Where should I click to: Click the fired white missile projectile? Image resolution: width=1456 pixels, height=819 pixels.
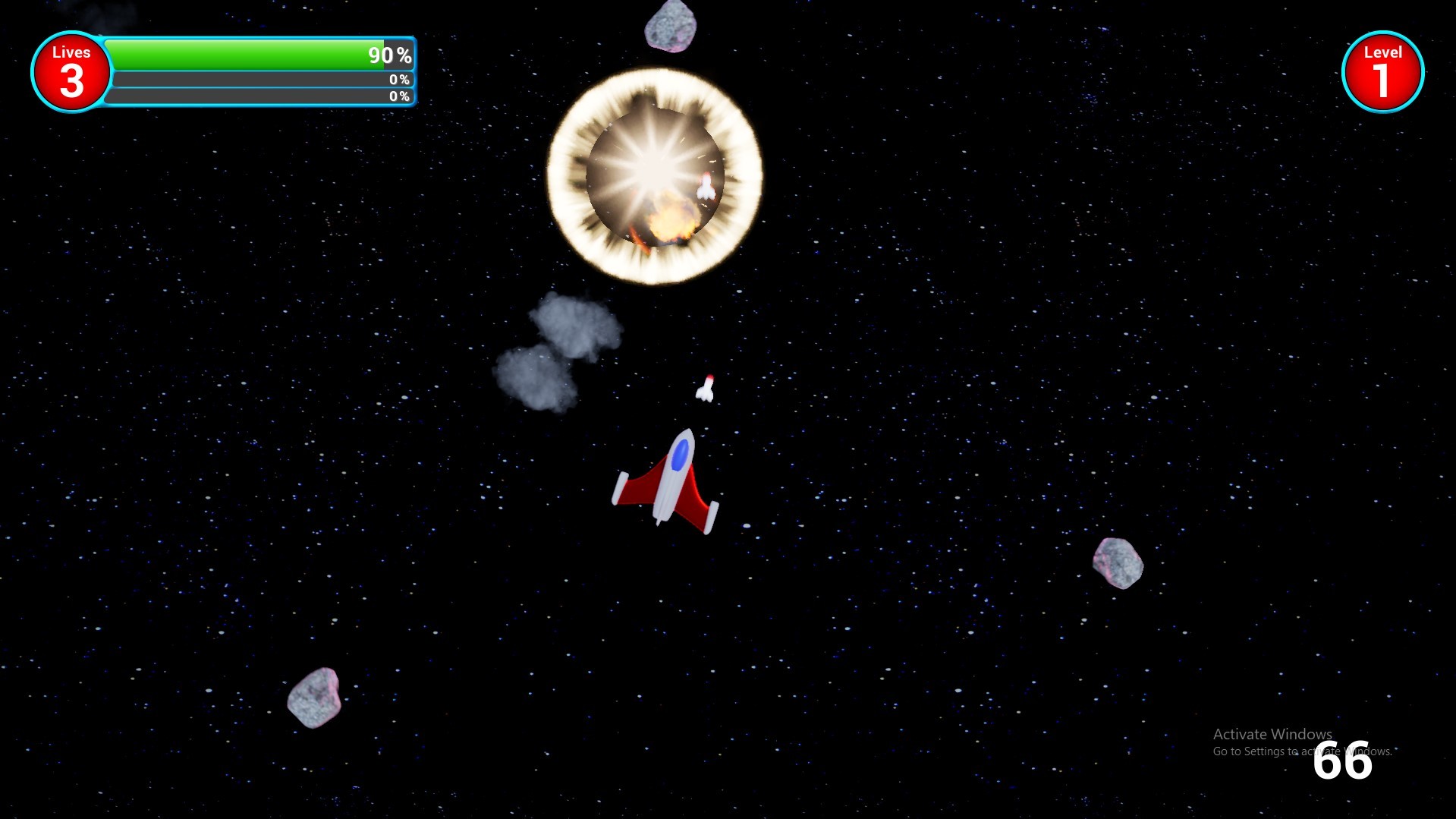tap(706, 389)
